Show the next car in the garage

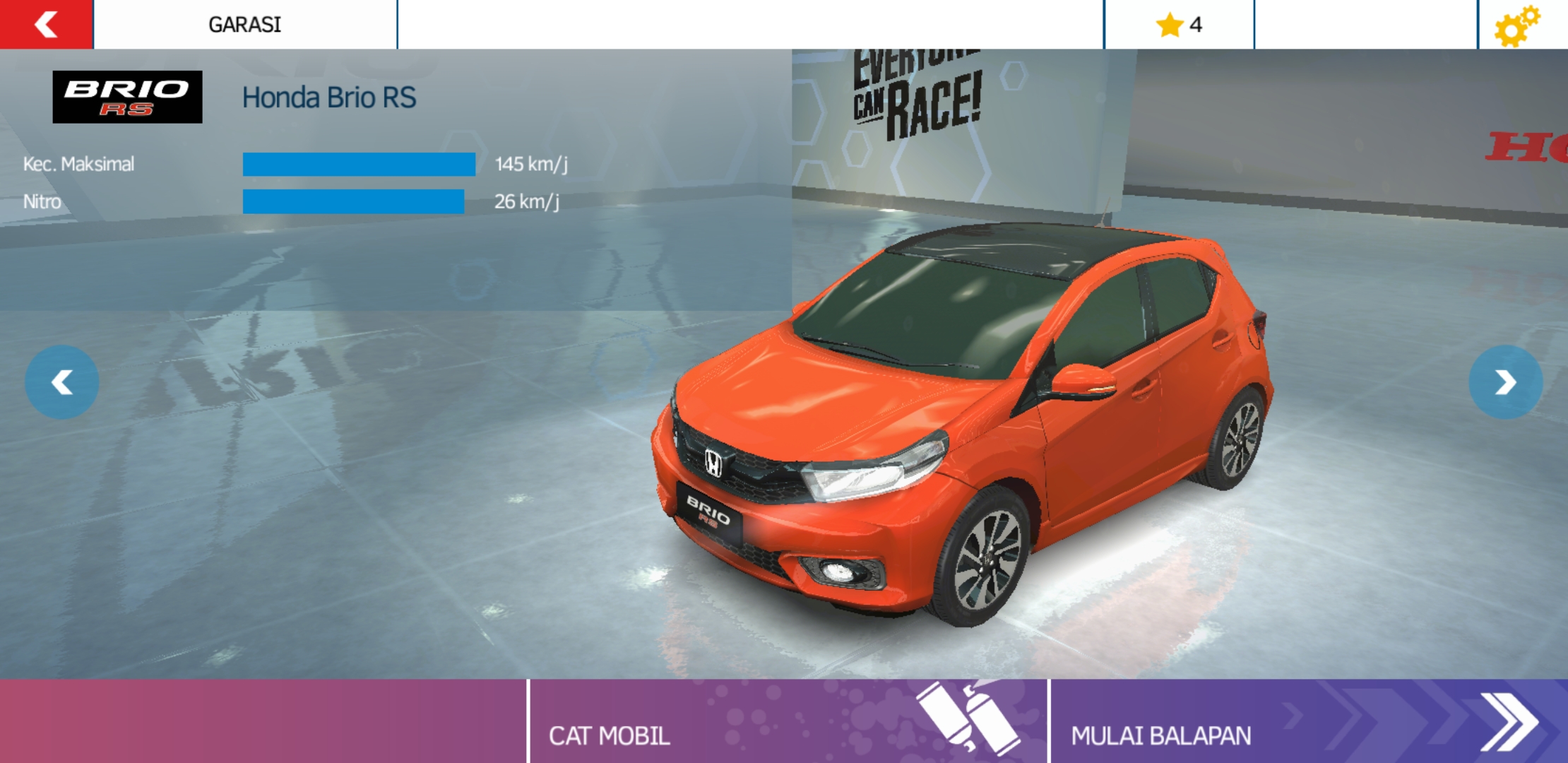click(x=1505, y=382)
